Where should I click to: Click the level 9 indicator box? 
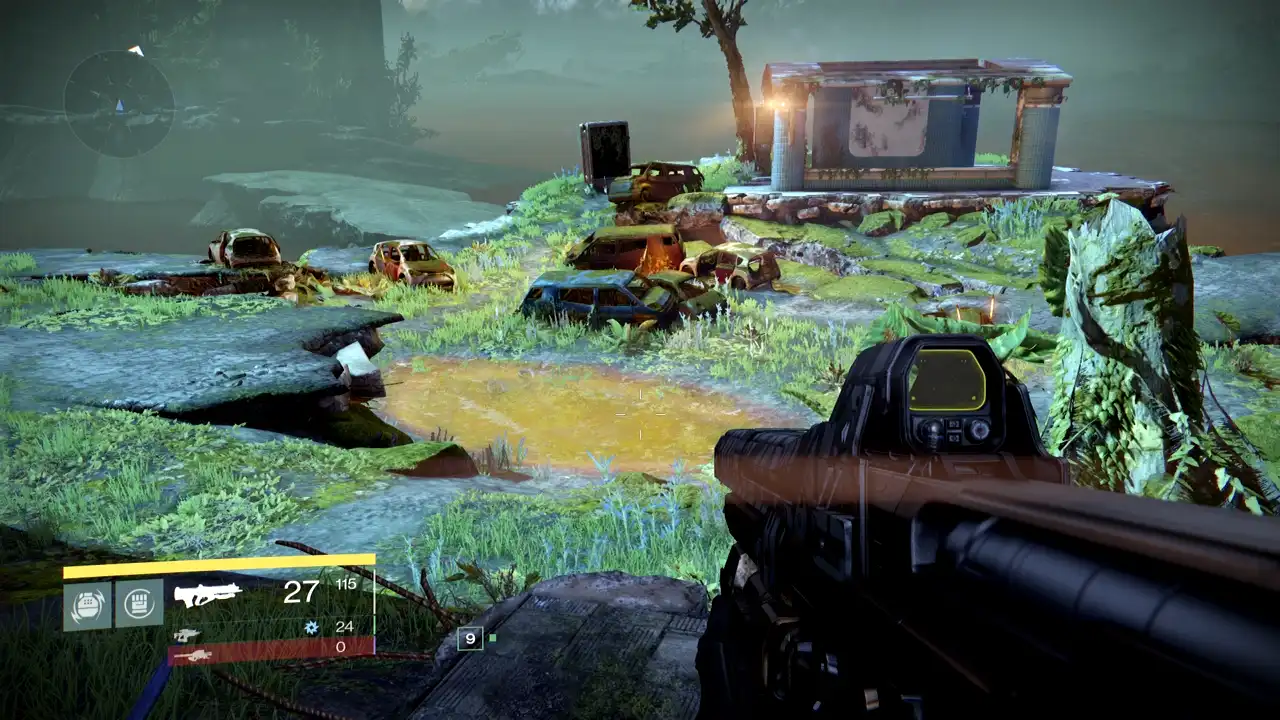pos(471,638)
